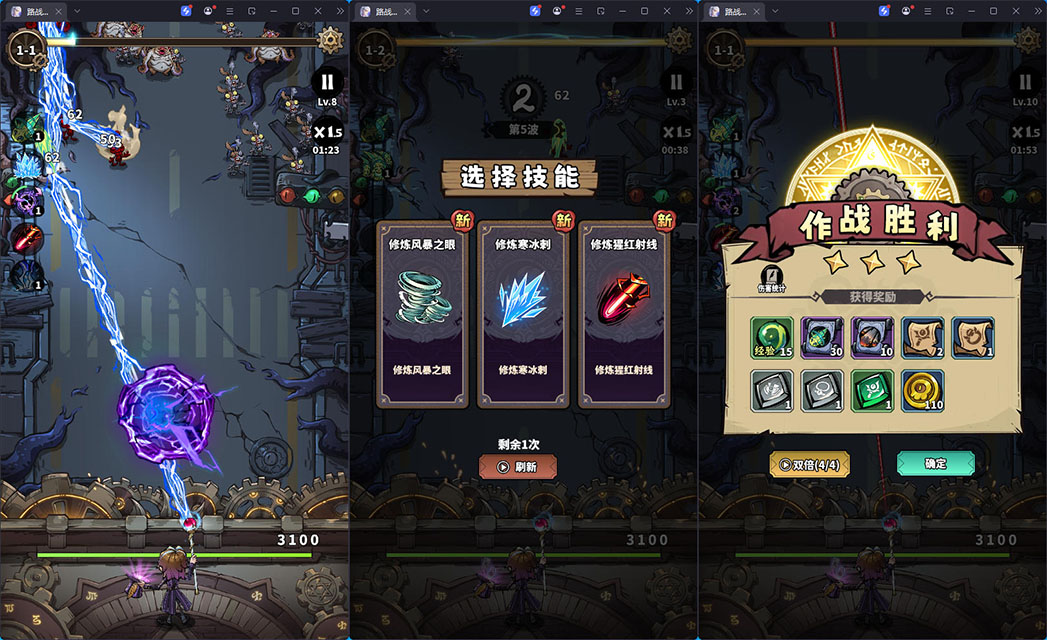Pause the battle above the Lv.8 label

pyautogui.click(x=327, y=81)
